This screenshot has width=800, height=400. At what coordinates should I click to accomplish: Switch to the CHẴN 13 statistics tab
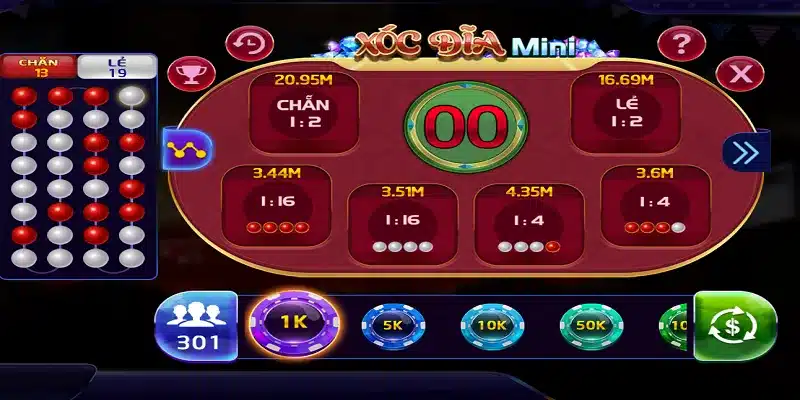click(39, 67)
